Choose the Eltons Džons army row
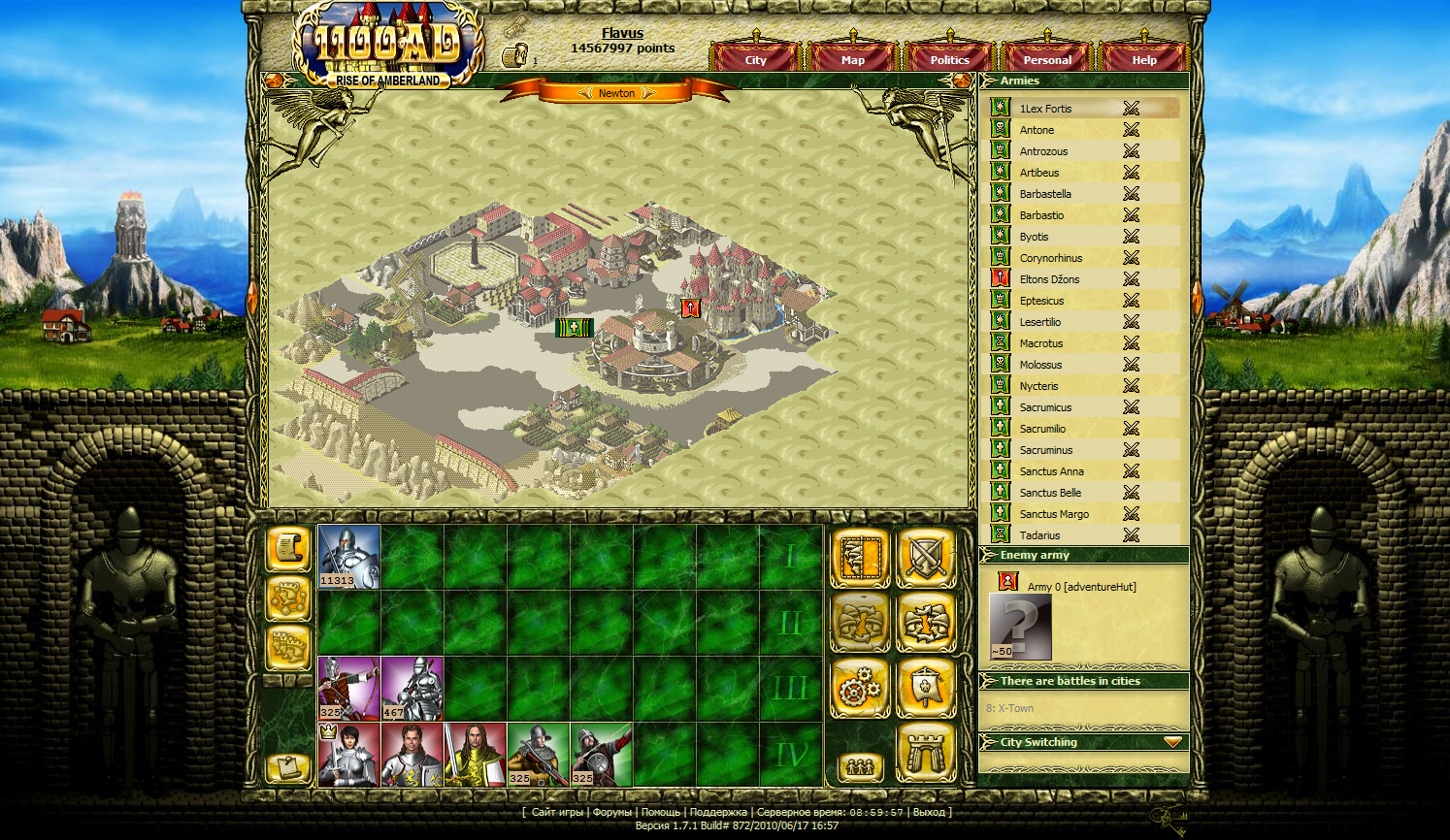This screenshot has width=1450, height=840. click(x=1049, y=279)
